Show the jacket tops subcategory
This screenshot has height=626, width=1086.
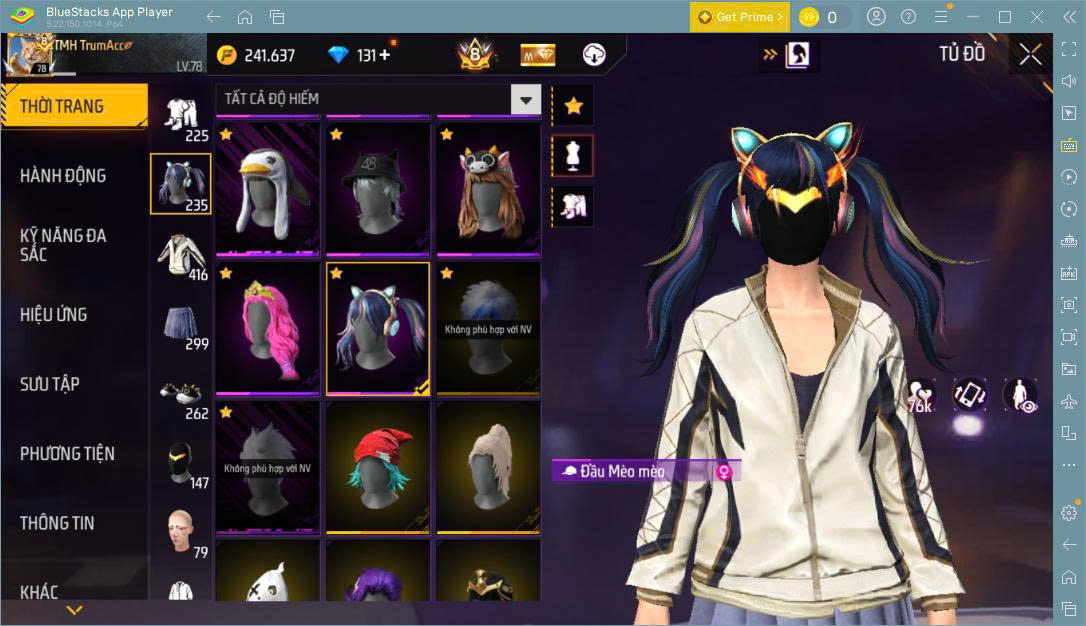[x=180, y=255]
